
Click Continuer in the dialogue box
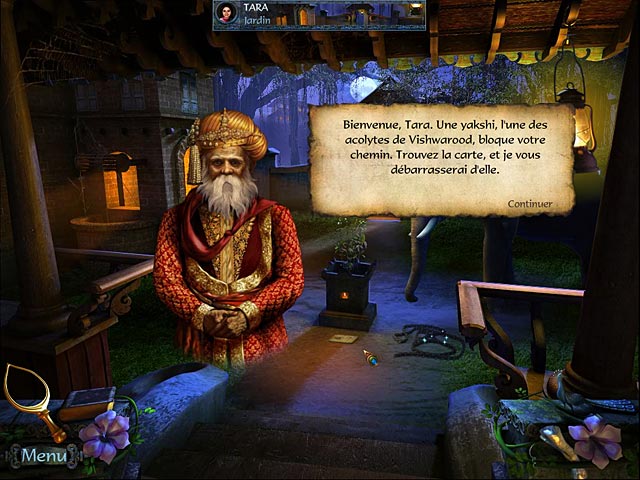click(x=530, y=204)
